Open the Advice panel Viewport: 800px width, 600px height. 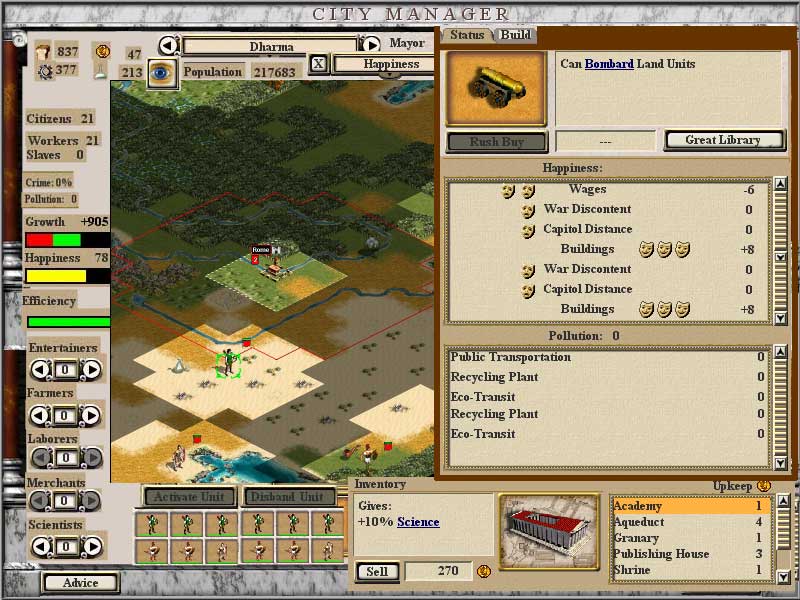80,583
